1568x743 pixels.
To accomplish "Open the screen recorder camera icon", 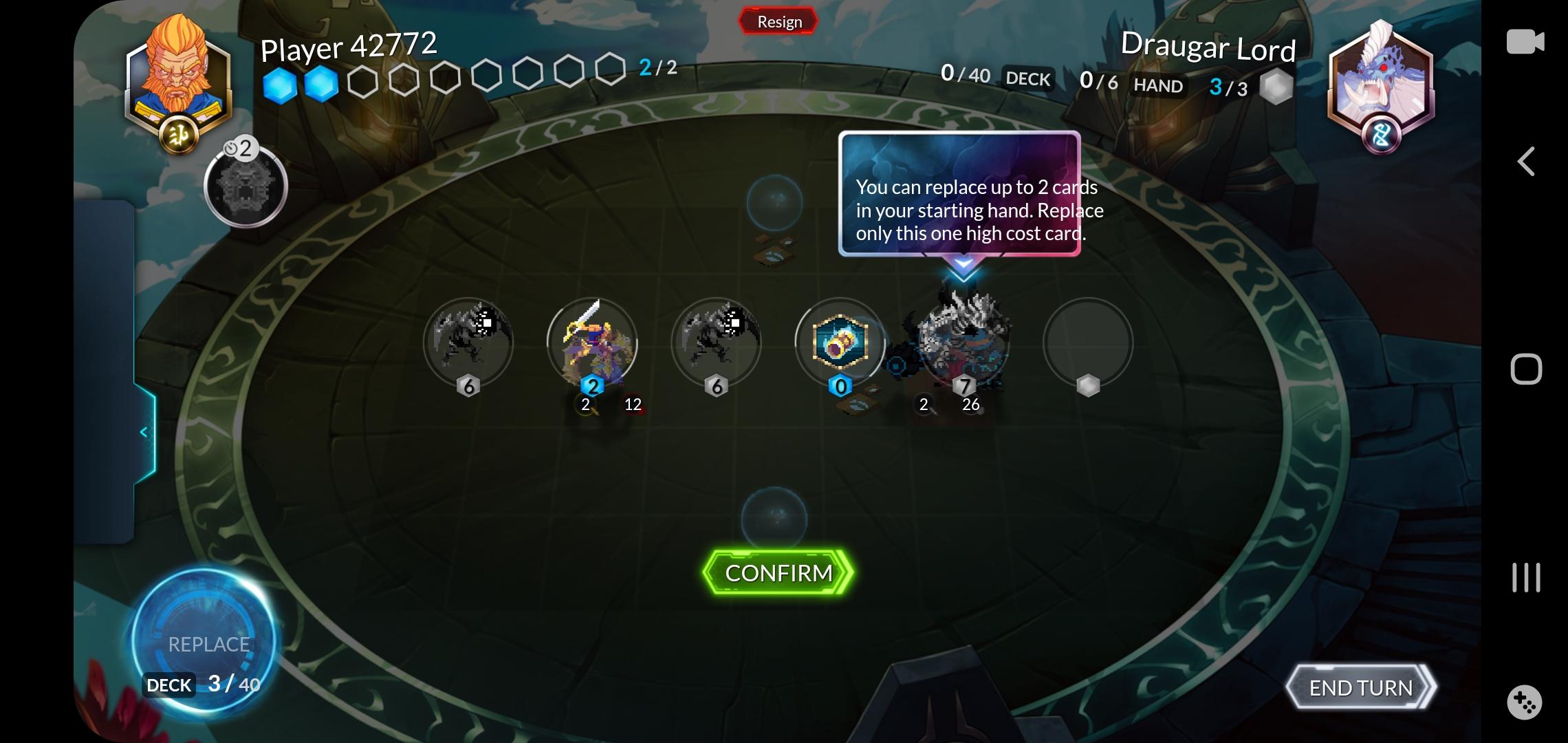I will point(1527,43).
